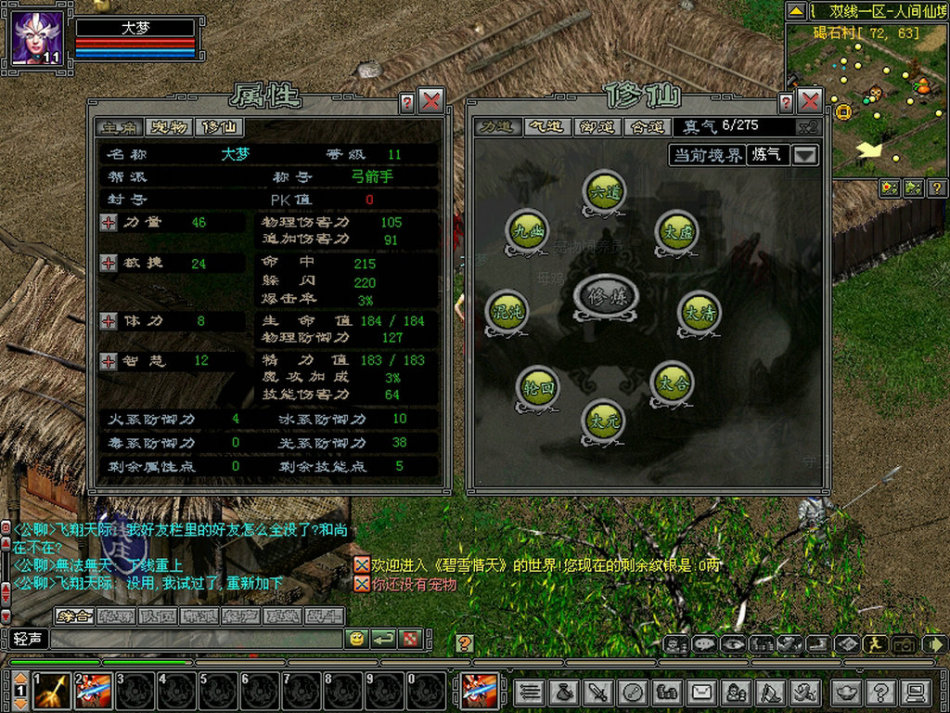The height and width of the screenshot is (713, 950).
Task: Add a point to 智慧 wisdom
Action: point(108,361)
